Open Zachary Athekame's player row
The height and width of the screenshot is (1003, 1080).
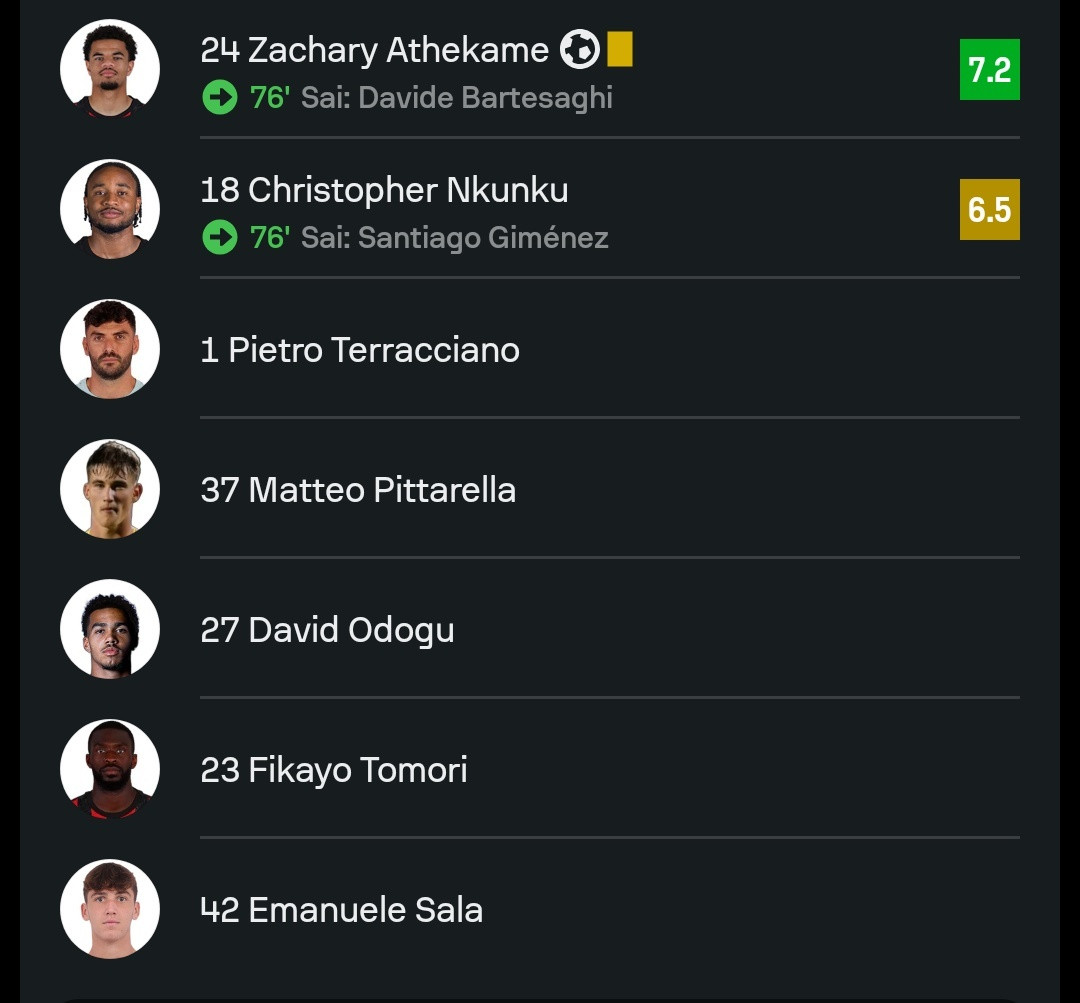[x=374, y=50]
